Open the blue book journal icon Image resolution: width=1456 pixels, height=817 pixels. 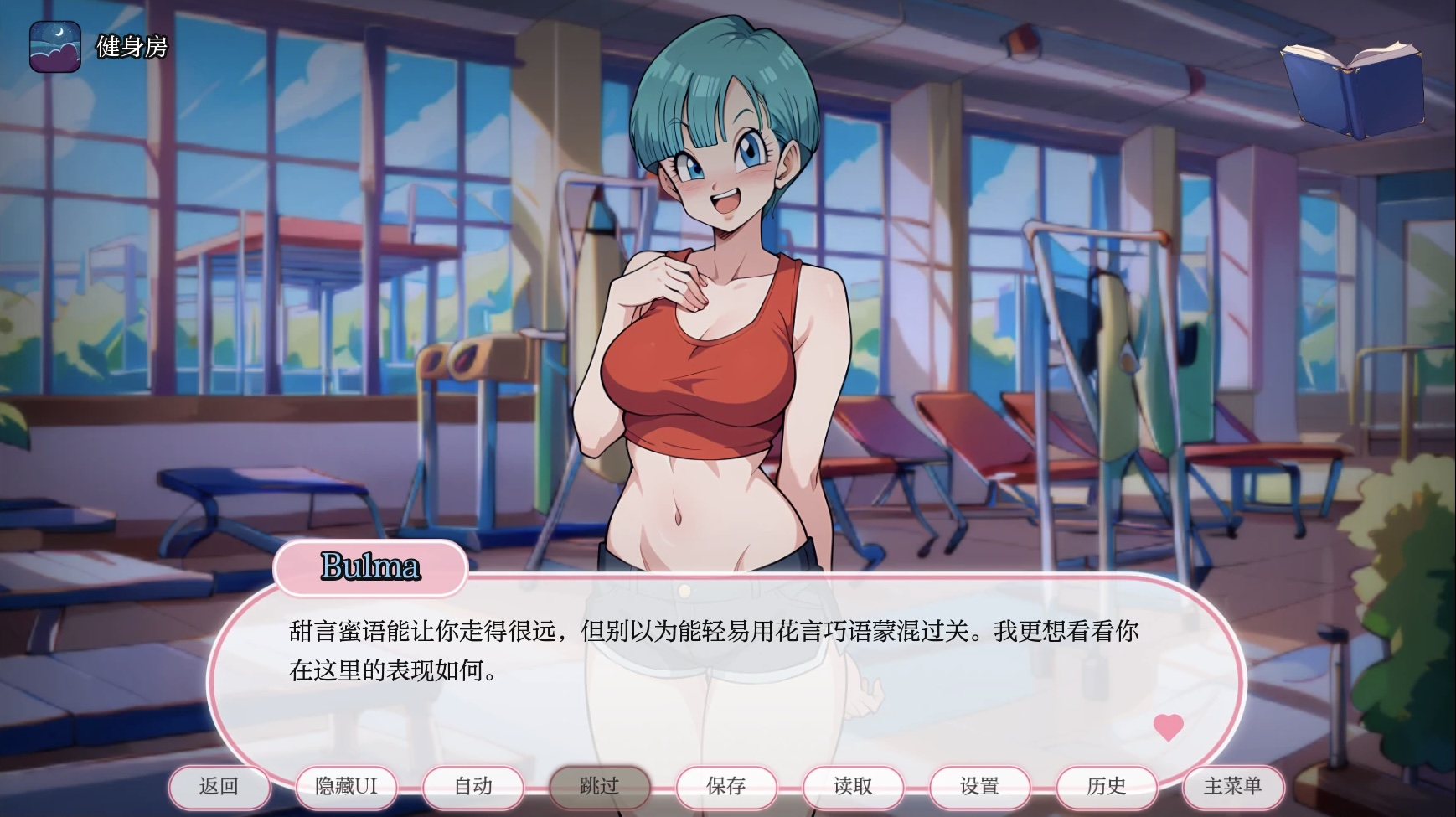click(x=1351, y=85)
